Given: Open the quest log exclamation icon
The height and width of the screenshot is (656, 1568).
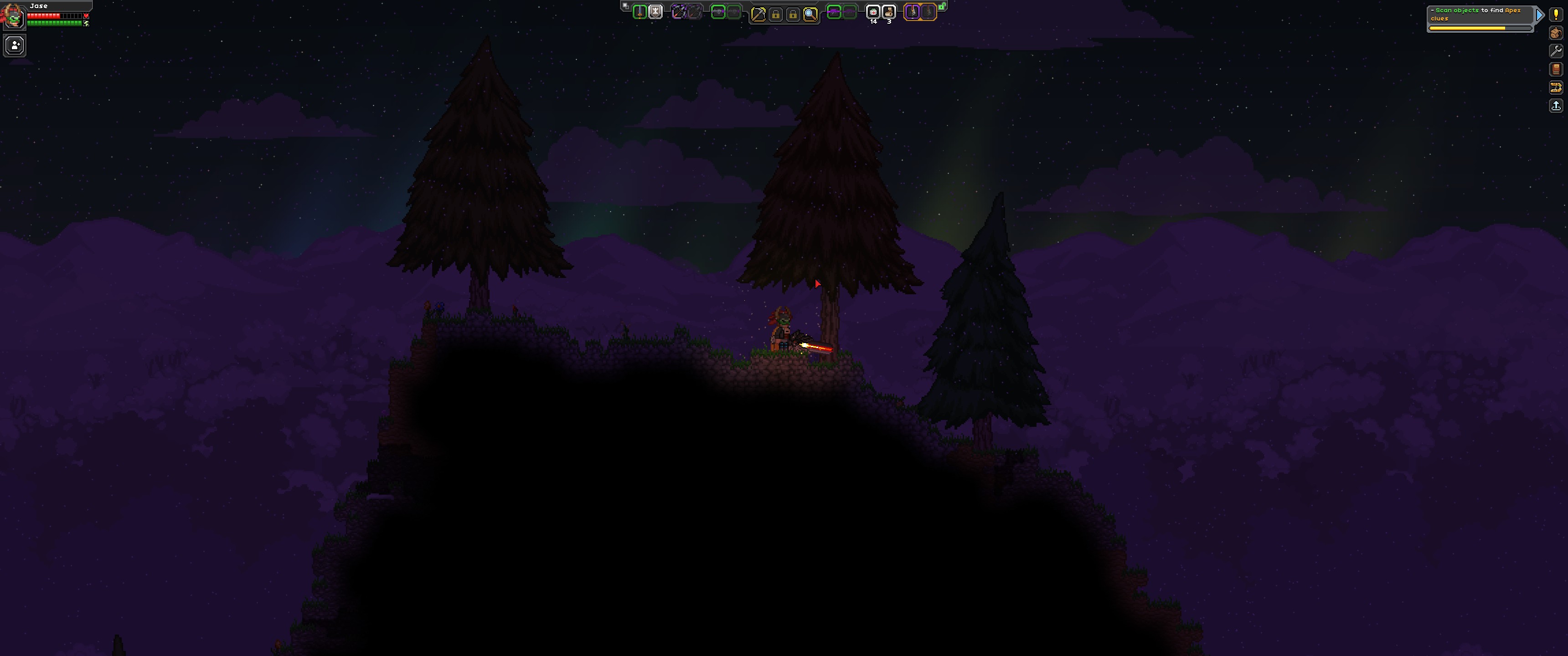Looking at the screenshot, I should point(1556,15).
